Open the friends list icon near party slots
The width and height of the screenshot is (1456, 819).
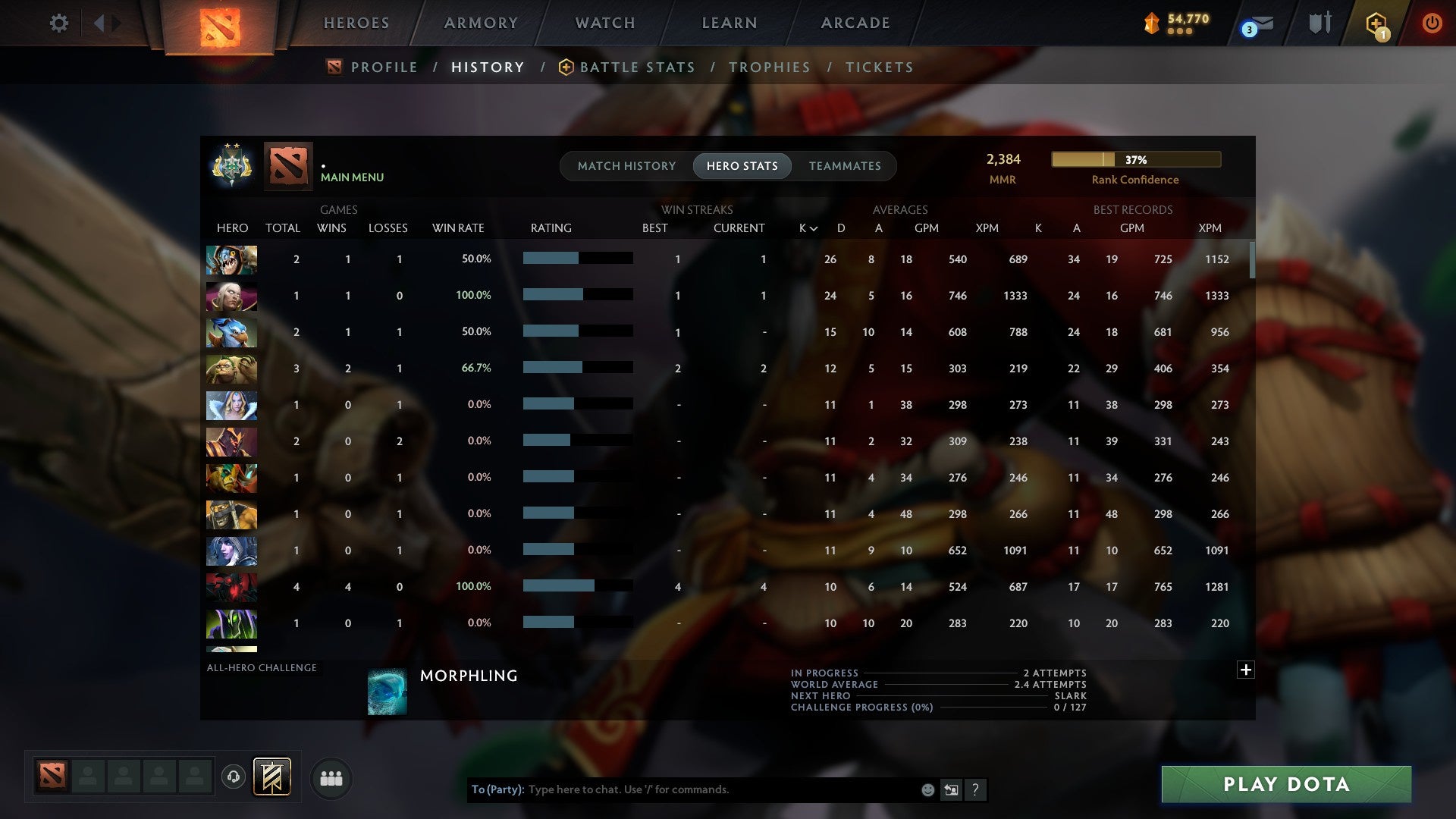pyautogui.click(x=331, y=778)
